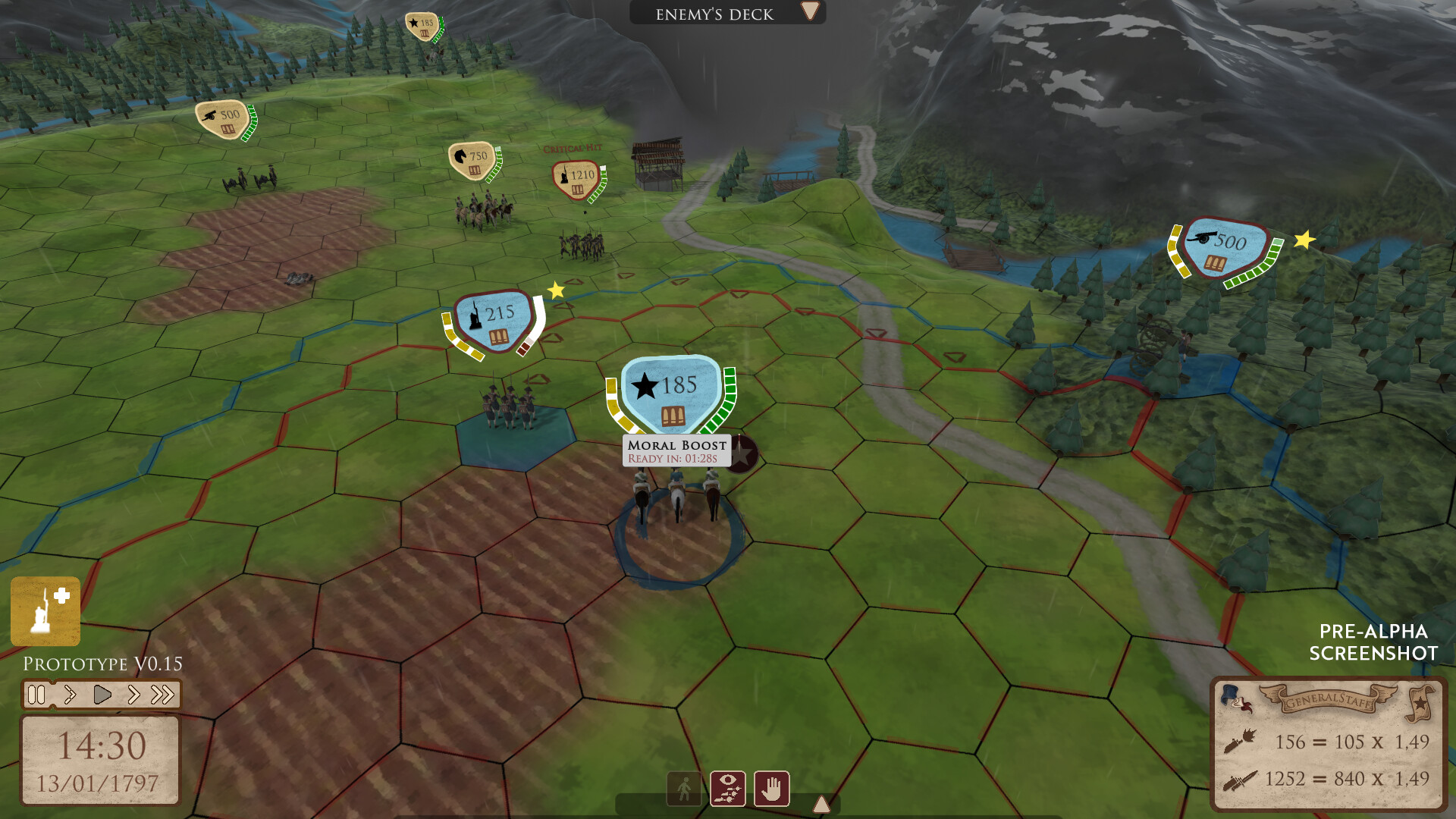Select the hand halt command icon
The height and width of the screenshot is (819, 1456).
(x=770, y=789)
